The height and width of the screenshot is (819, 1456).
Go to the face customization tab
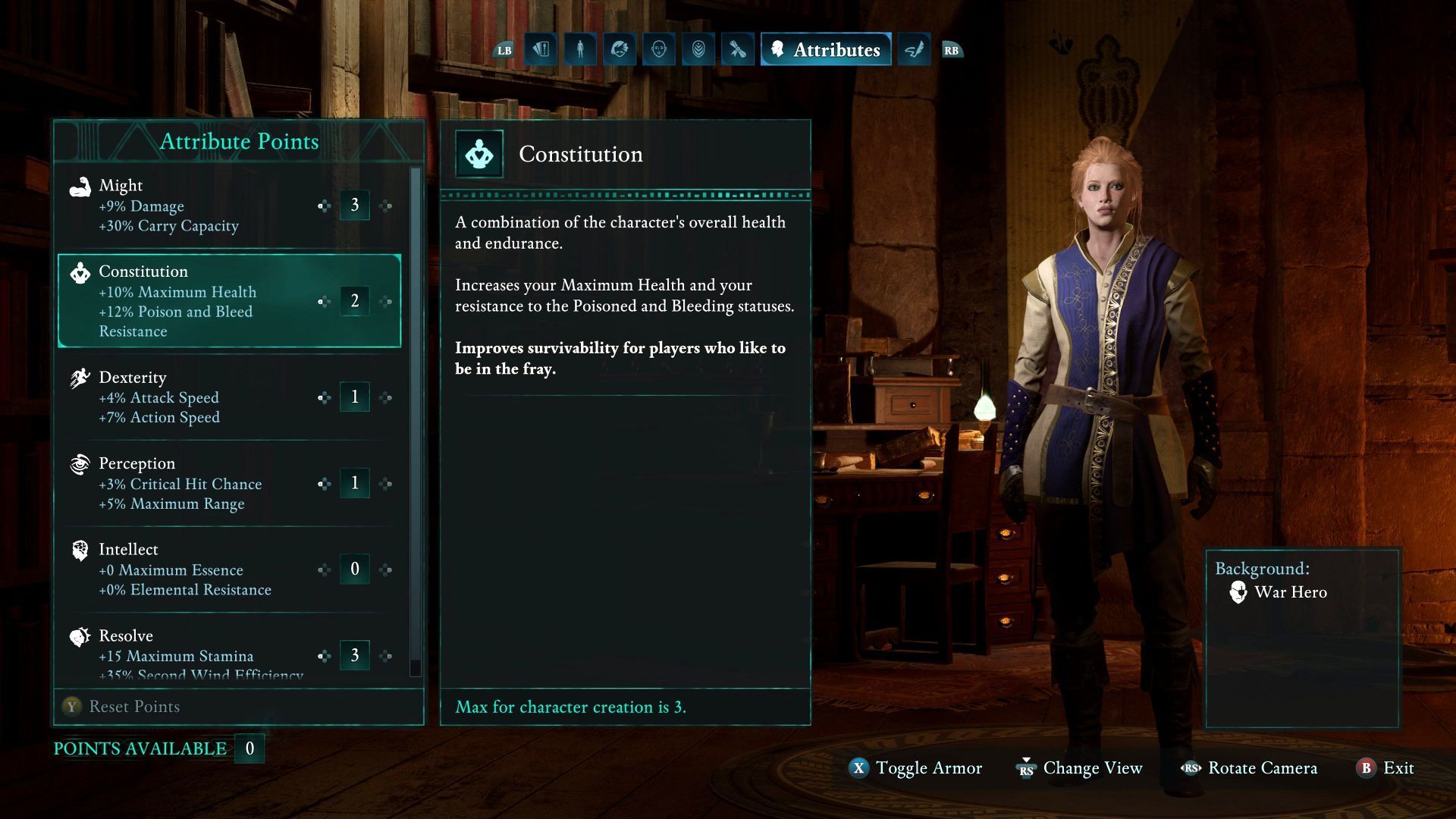tap(659, 50)
